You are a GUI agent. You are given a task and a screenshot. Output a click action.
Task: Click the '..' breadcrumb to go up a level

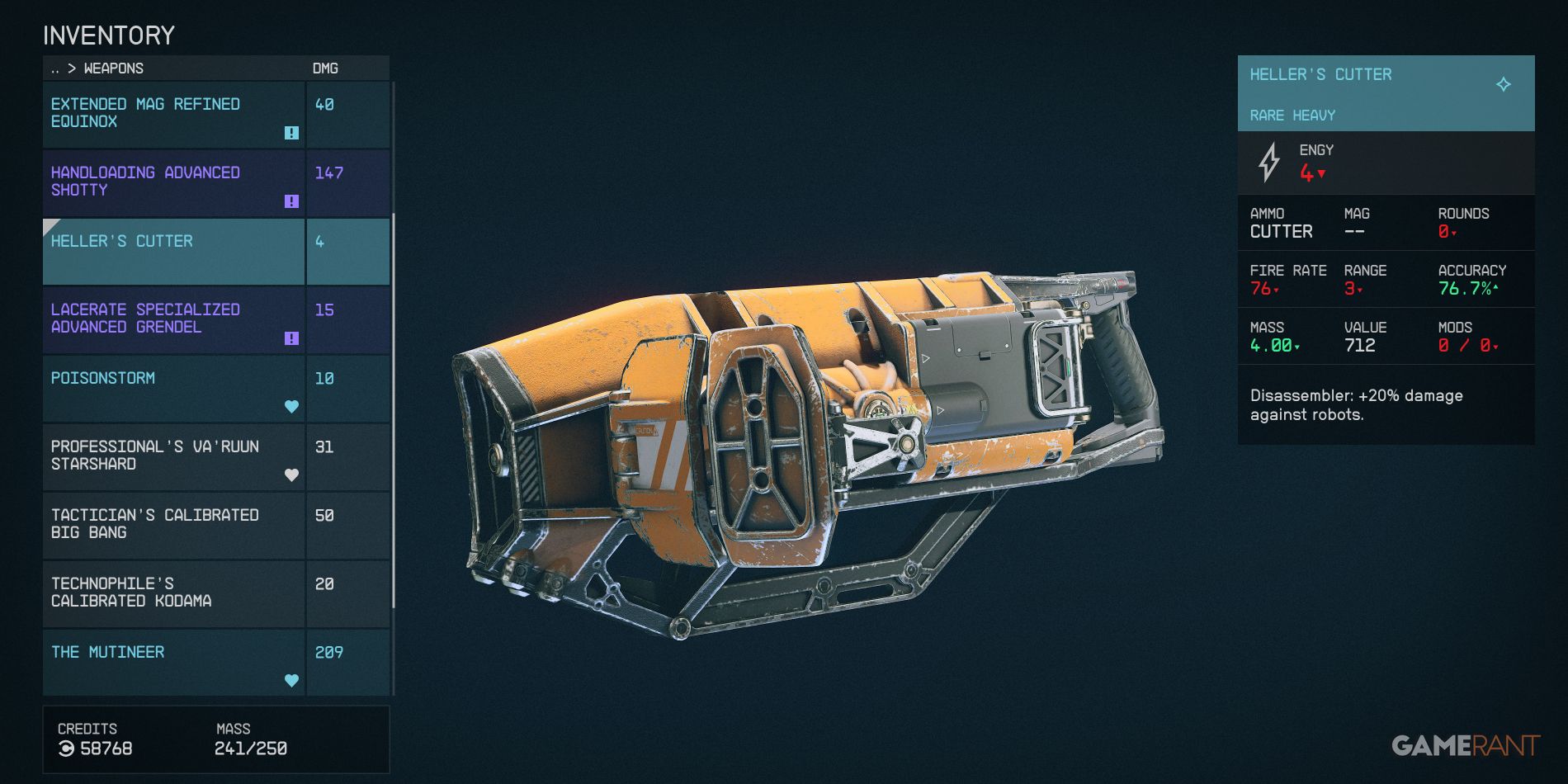tap(57, 69)
